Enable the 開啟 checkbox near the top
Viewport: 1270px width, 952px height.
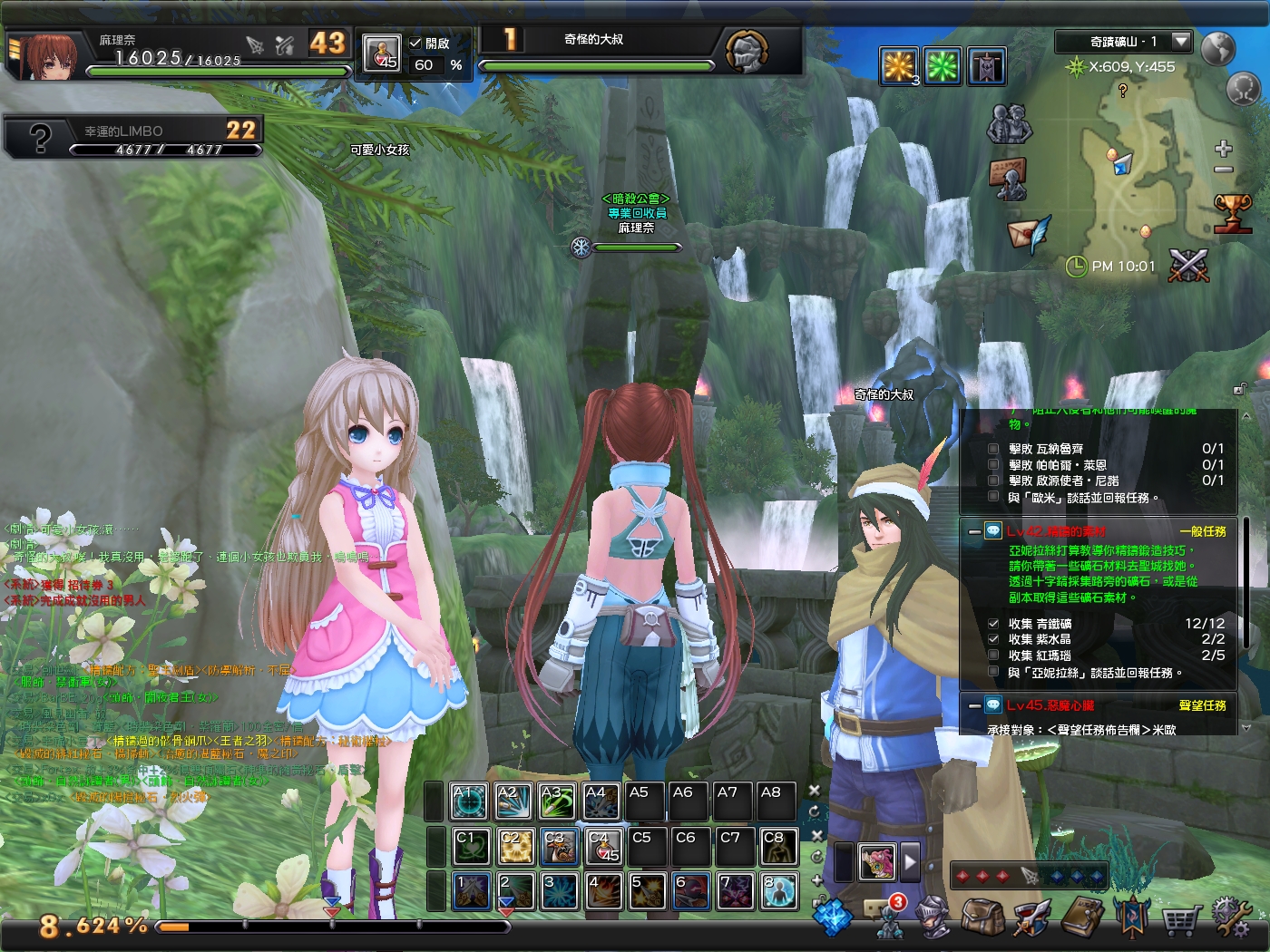click(x=416, y=43)
